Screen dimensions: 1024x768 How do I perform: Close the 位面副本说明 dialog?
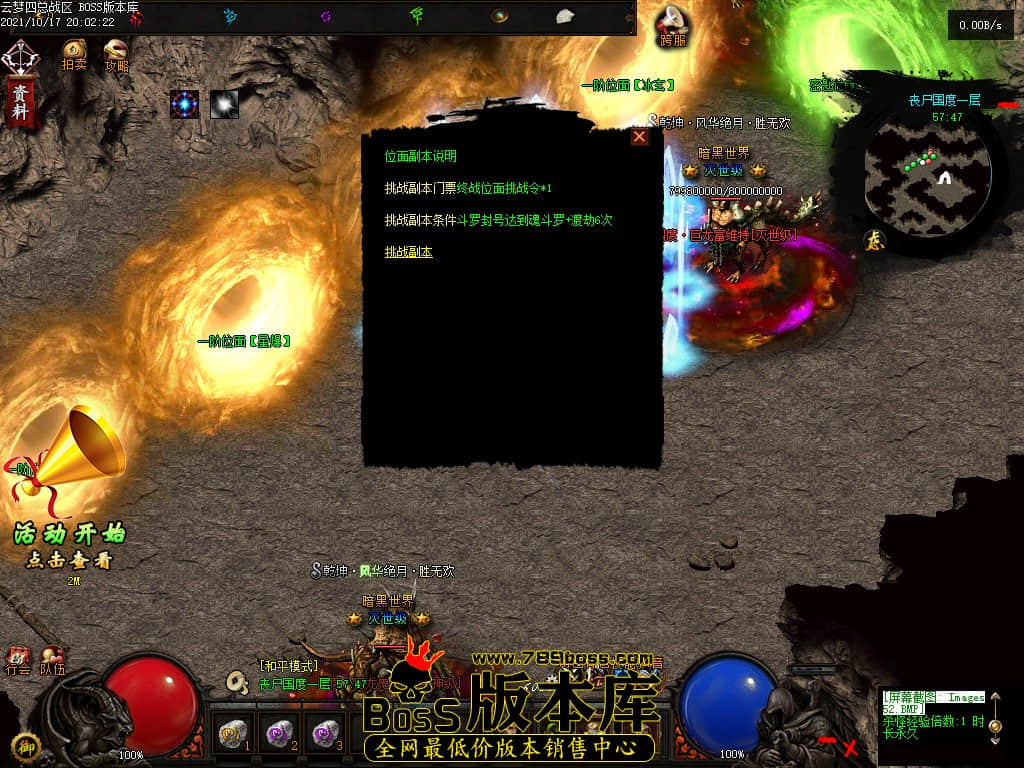click(x=639, y=137)
